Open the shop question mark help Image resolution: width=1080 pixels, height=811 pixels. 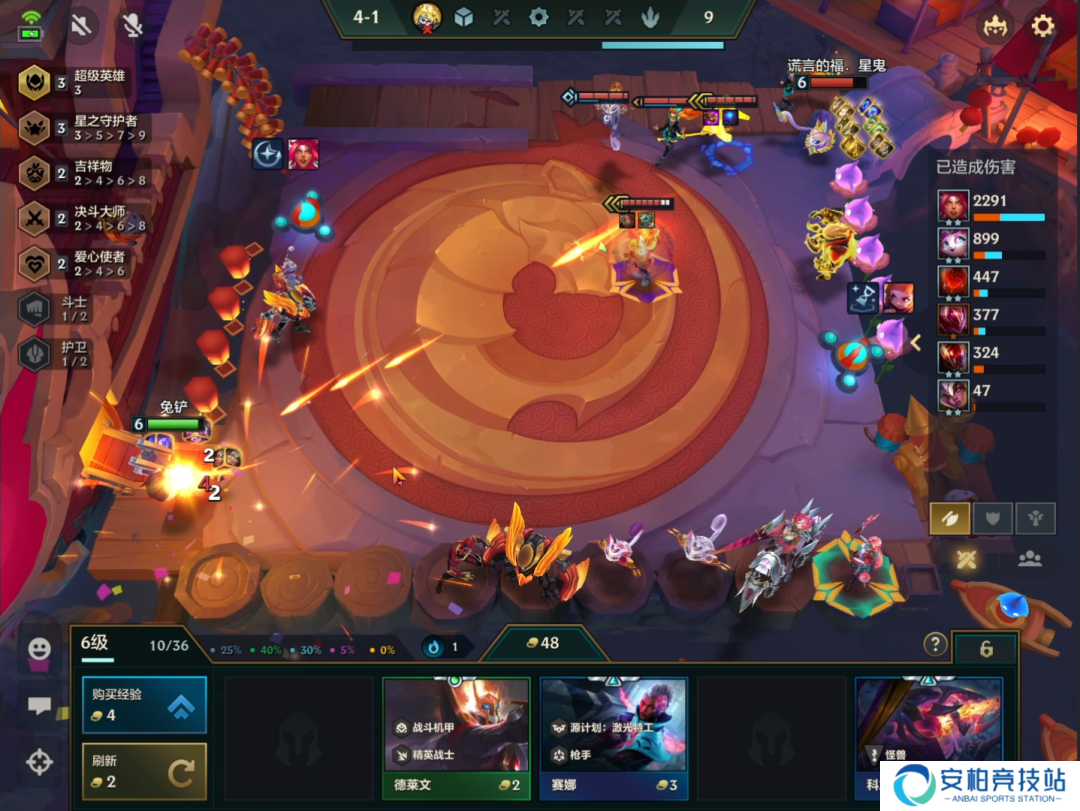pos(935,644)
